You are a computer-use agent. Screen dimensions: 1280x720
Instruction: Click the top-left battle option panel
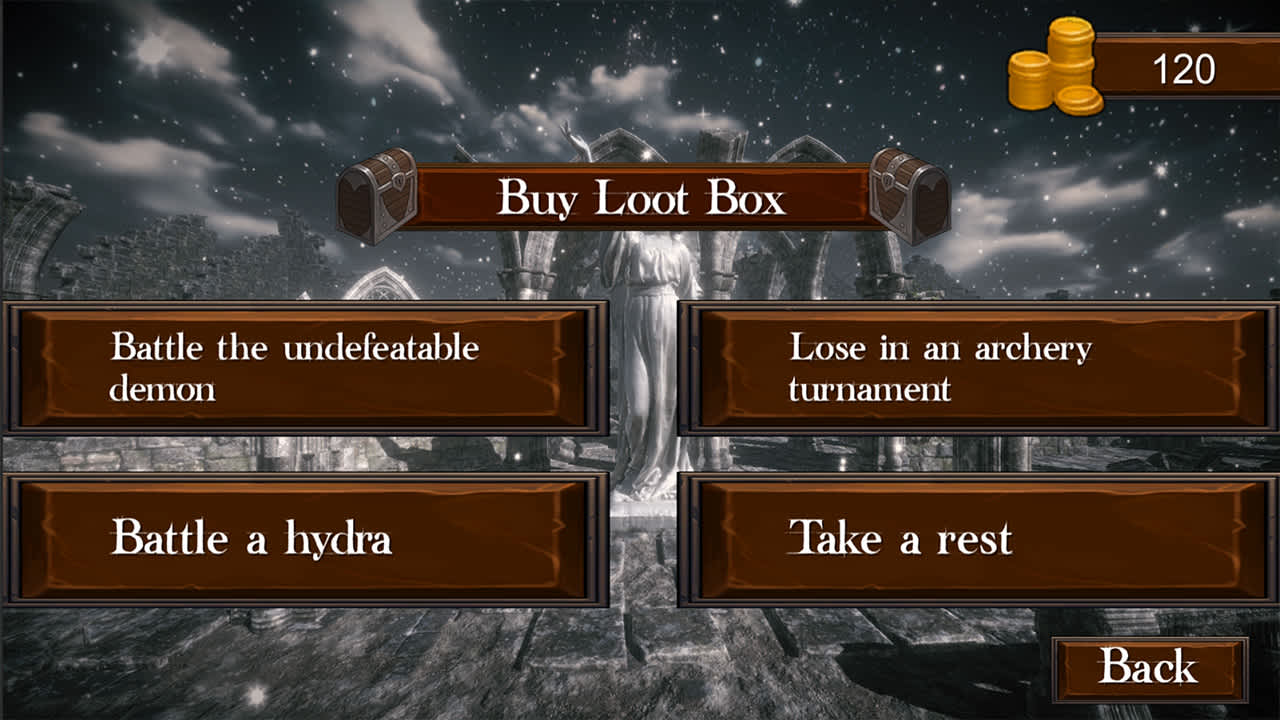[x=300, y=365]
